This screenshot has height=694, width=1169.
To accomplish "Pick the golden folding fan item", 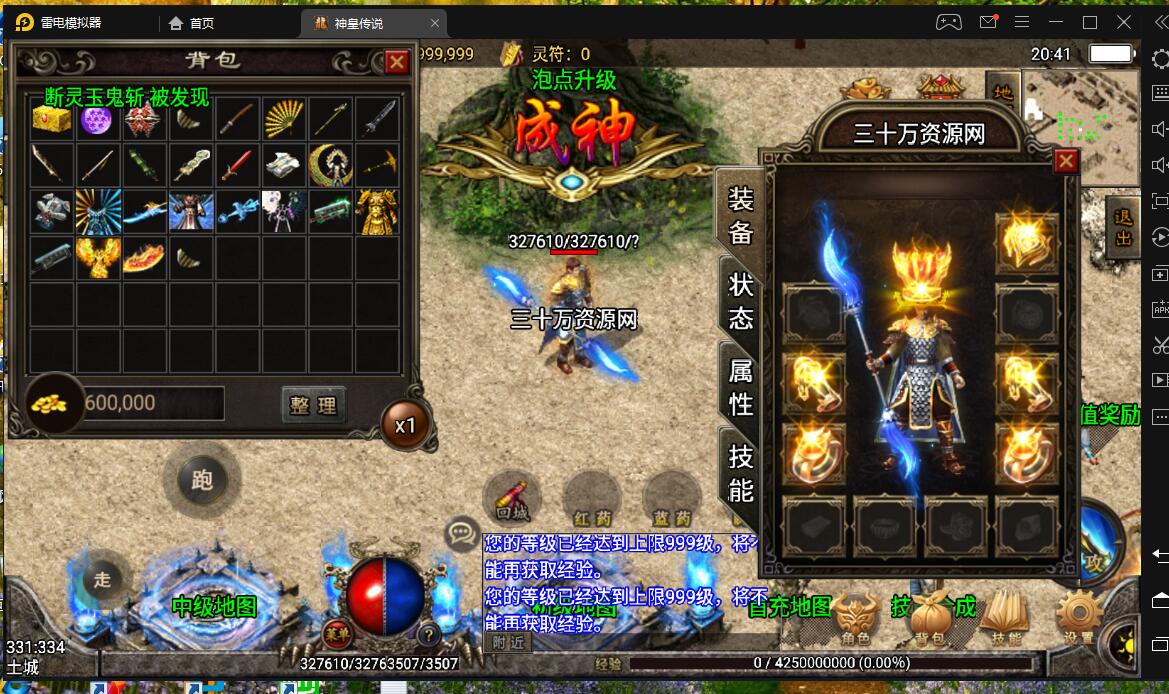I will (x=284, y=120).
